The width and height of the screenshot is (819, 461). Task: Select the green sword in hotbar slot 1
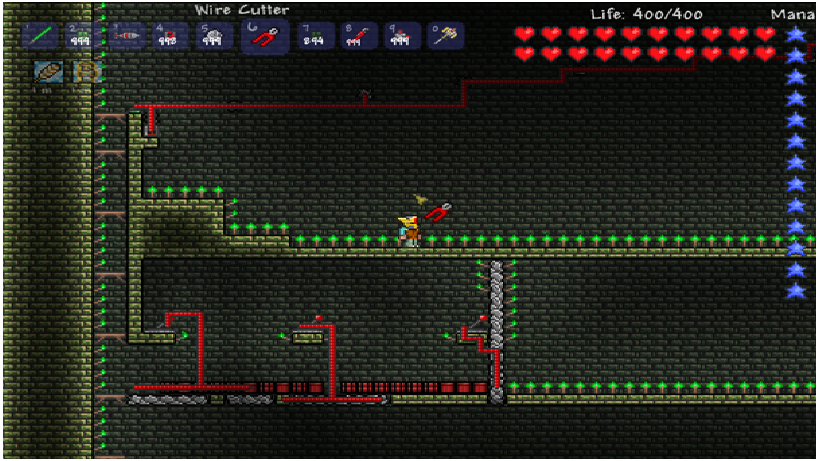coord(39,36)
